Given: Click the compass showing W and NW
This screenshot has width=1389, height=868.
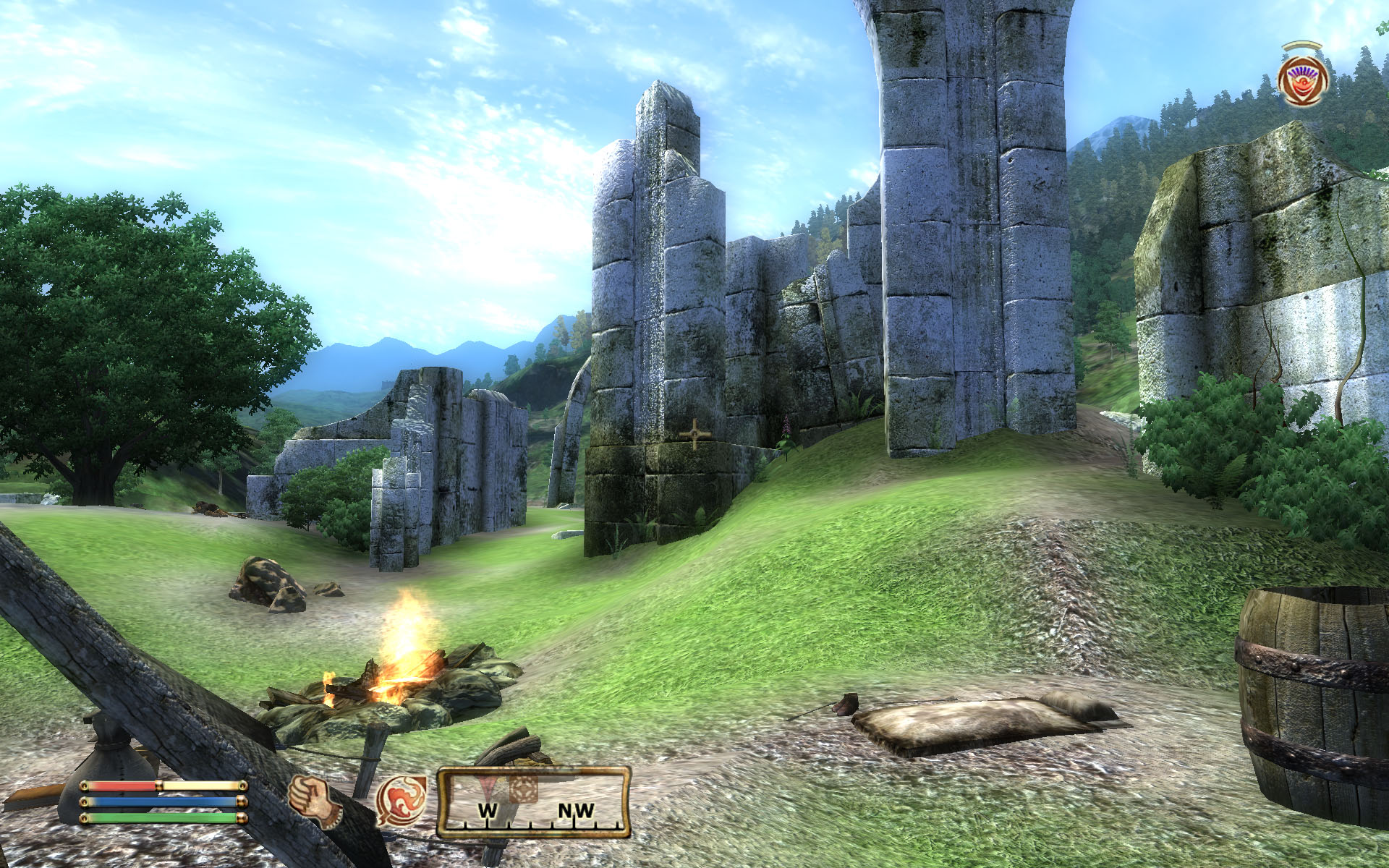Looking at the screenshot, I should coord(533,803).
